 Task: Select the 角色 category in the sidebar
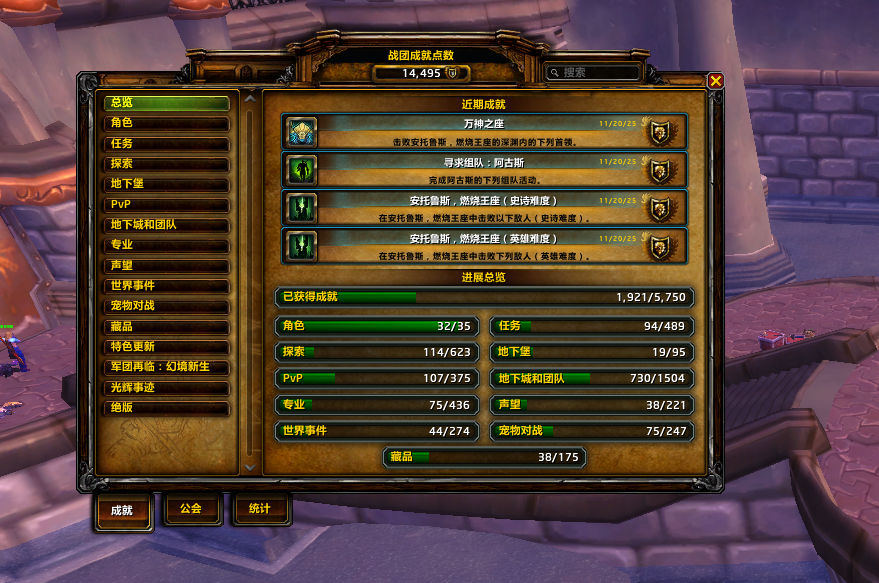pyautogui.click(x=167, y=123)
